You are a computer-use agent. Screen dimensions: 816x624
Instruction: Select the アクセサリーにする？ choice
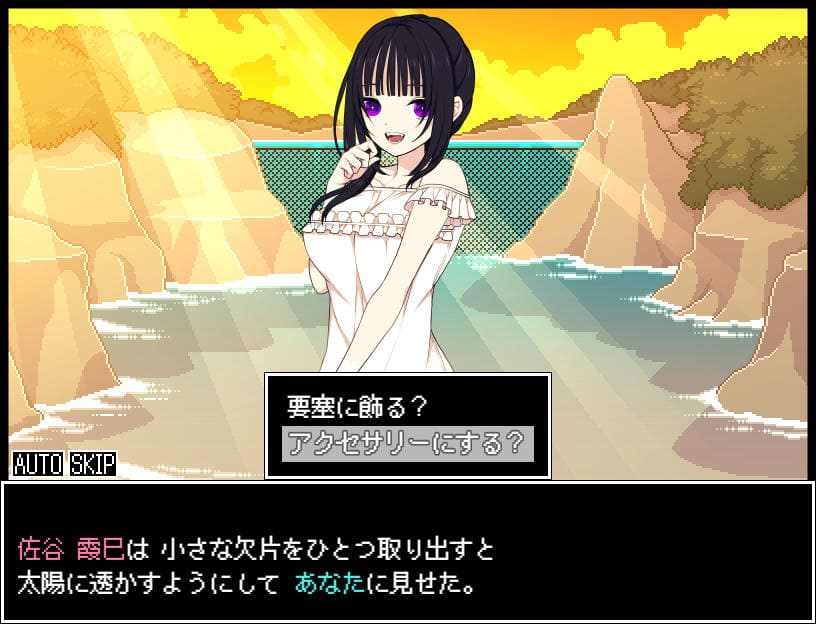407,443
